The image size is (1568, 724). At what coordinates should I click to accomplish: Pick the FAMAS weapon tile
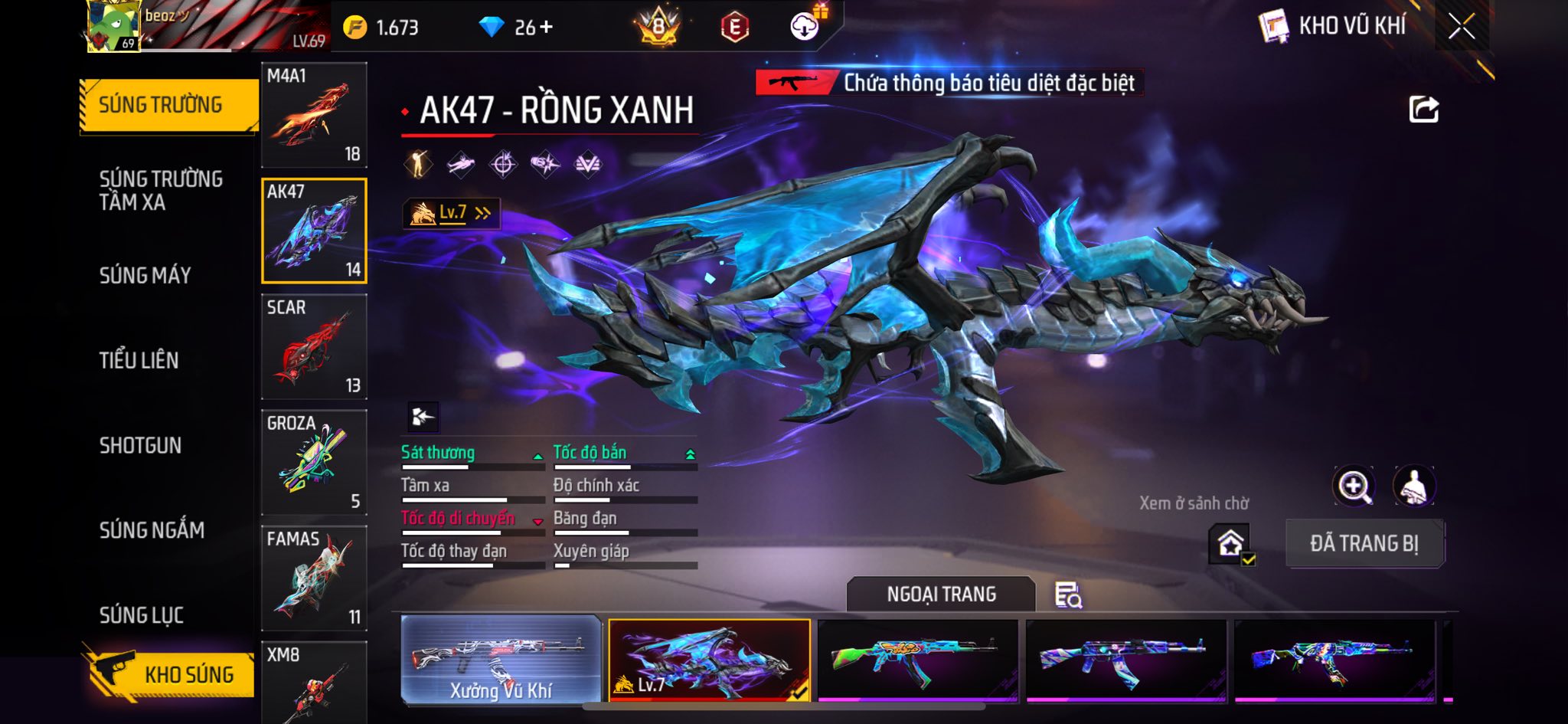pos(314,578)
